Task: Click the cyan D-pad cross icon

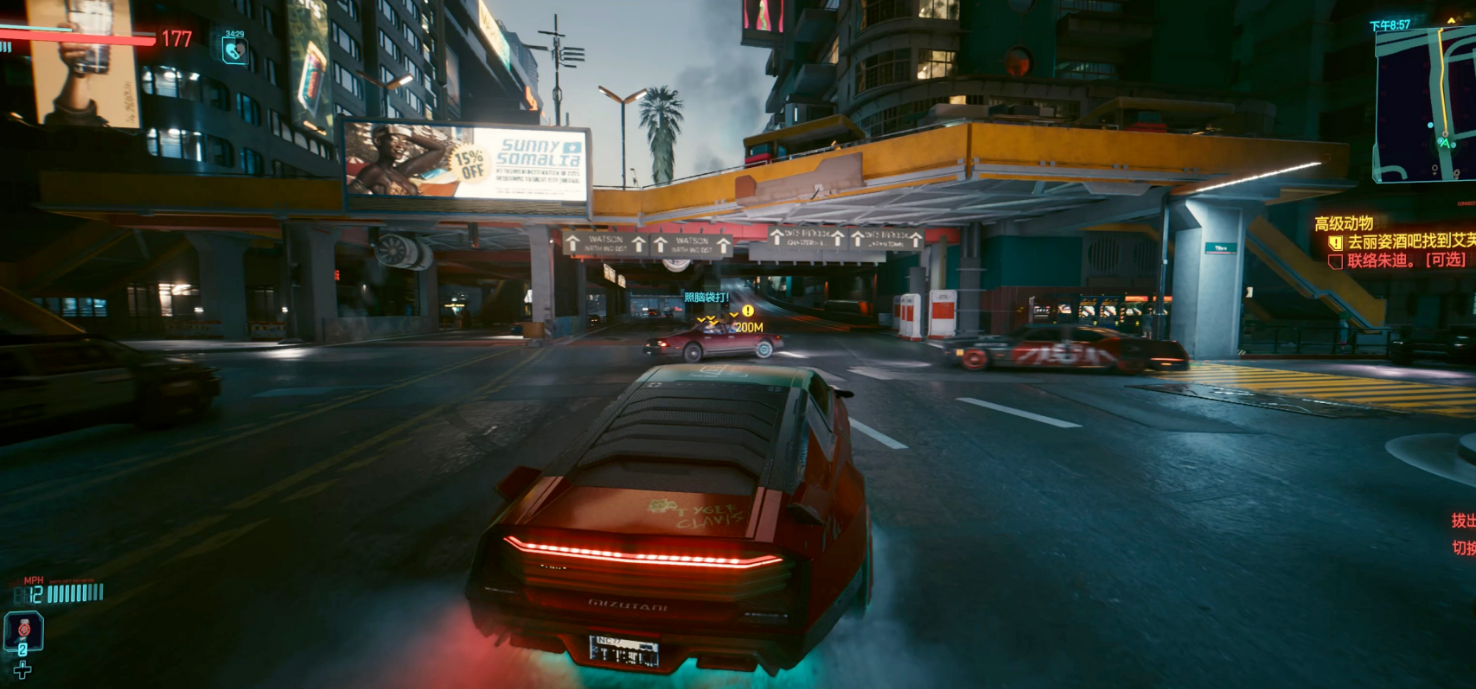Action: coord(22,670)
